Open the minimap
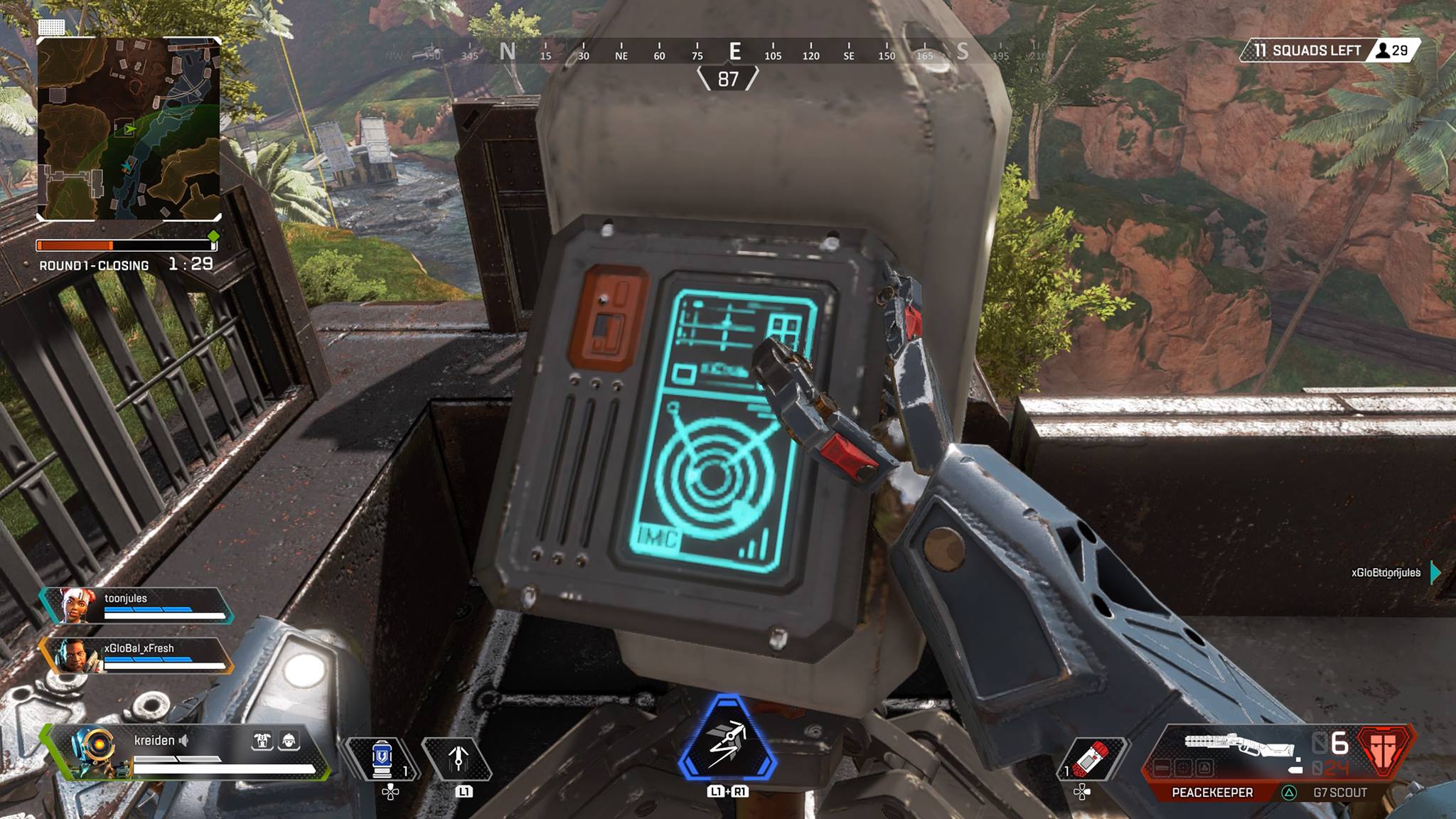This screenshot has height=819, width=1456. coord(129,129)
